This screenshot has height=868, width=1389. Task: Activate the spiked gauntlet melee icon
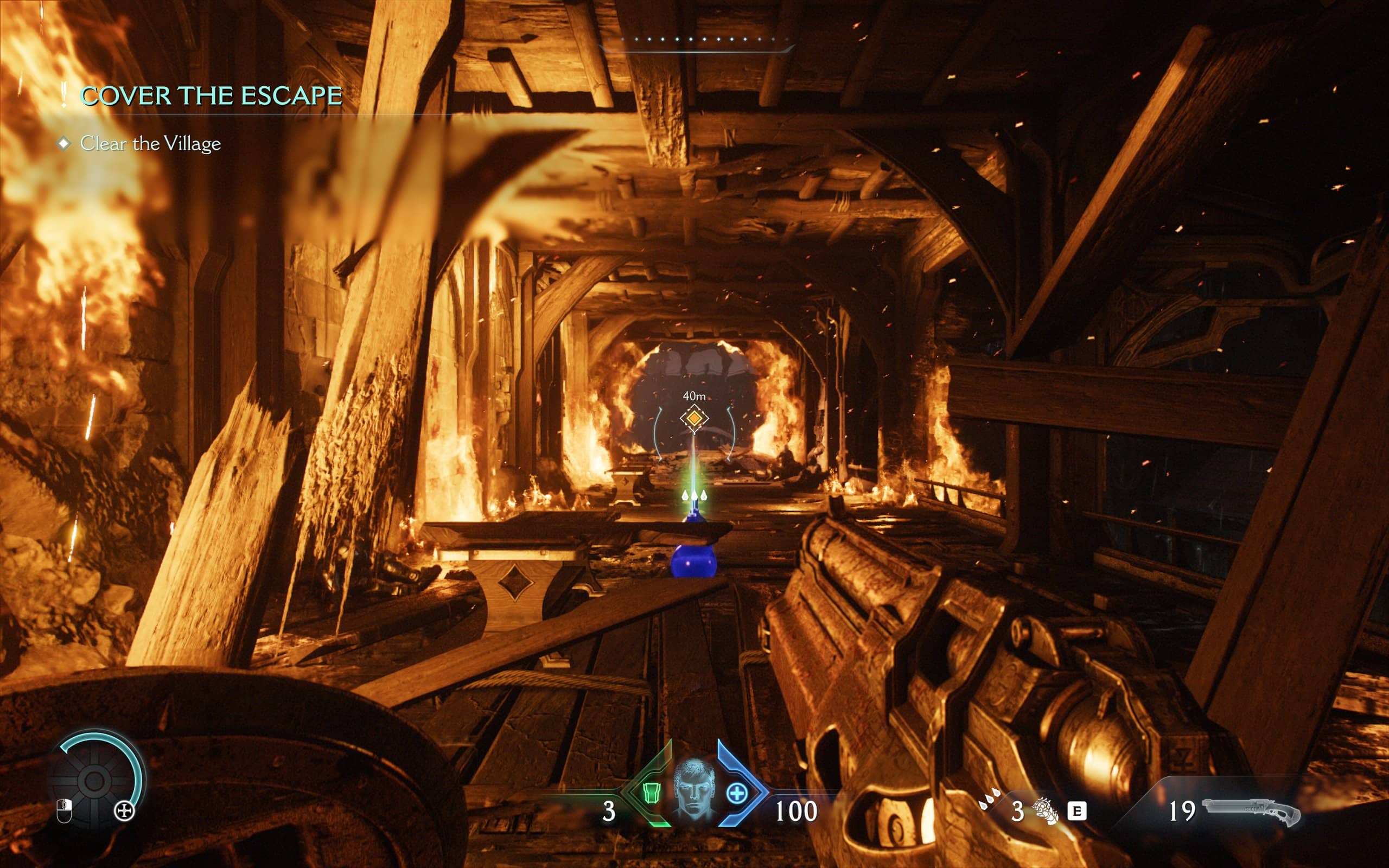click(x=1044, y=810)
